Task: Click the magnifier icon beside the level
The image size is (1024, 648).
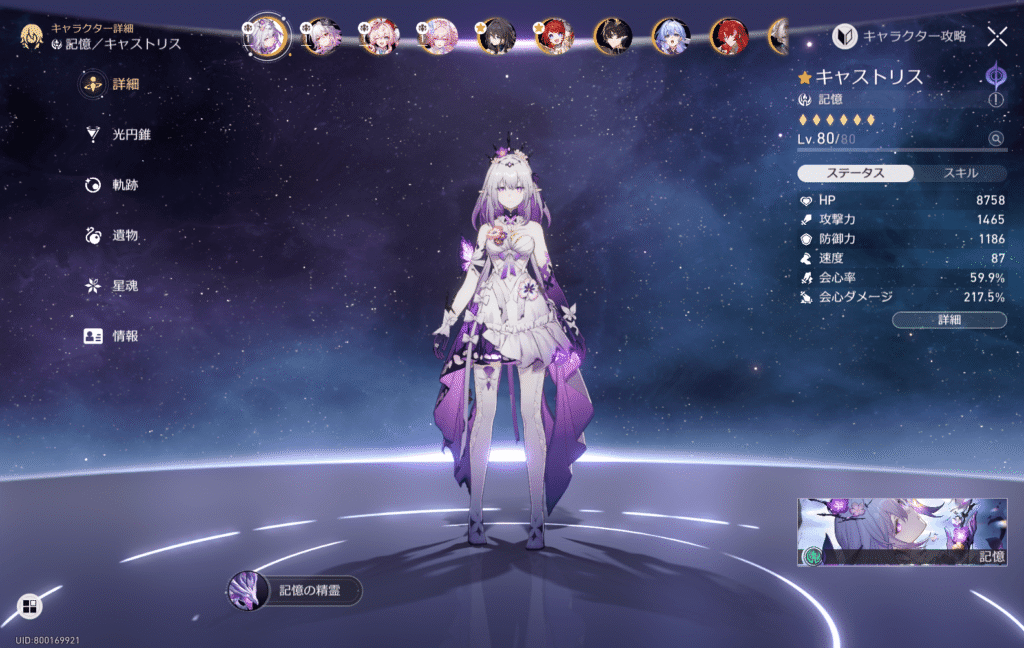Action: point(996,139)
